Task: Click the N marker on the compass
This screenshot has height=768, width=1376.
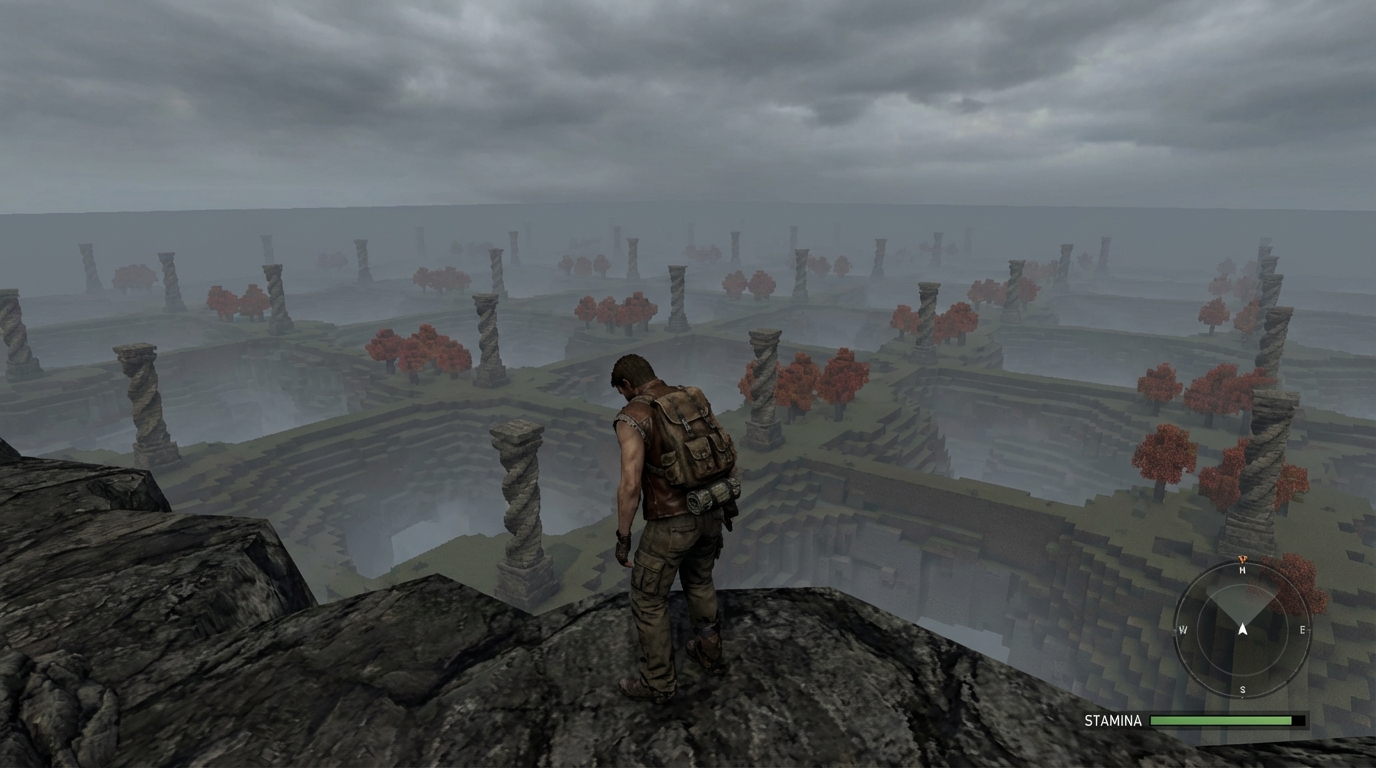Action: click(x=1243, y=570)
